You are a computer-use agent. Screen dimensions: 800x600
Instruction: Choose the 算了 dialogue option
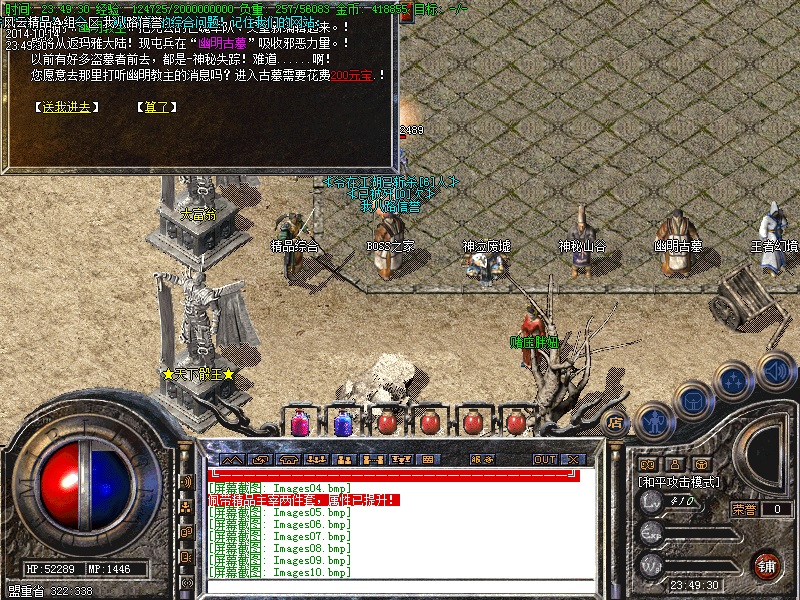click(156, 107)
